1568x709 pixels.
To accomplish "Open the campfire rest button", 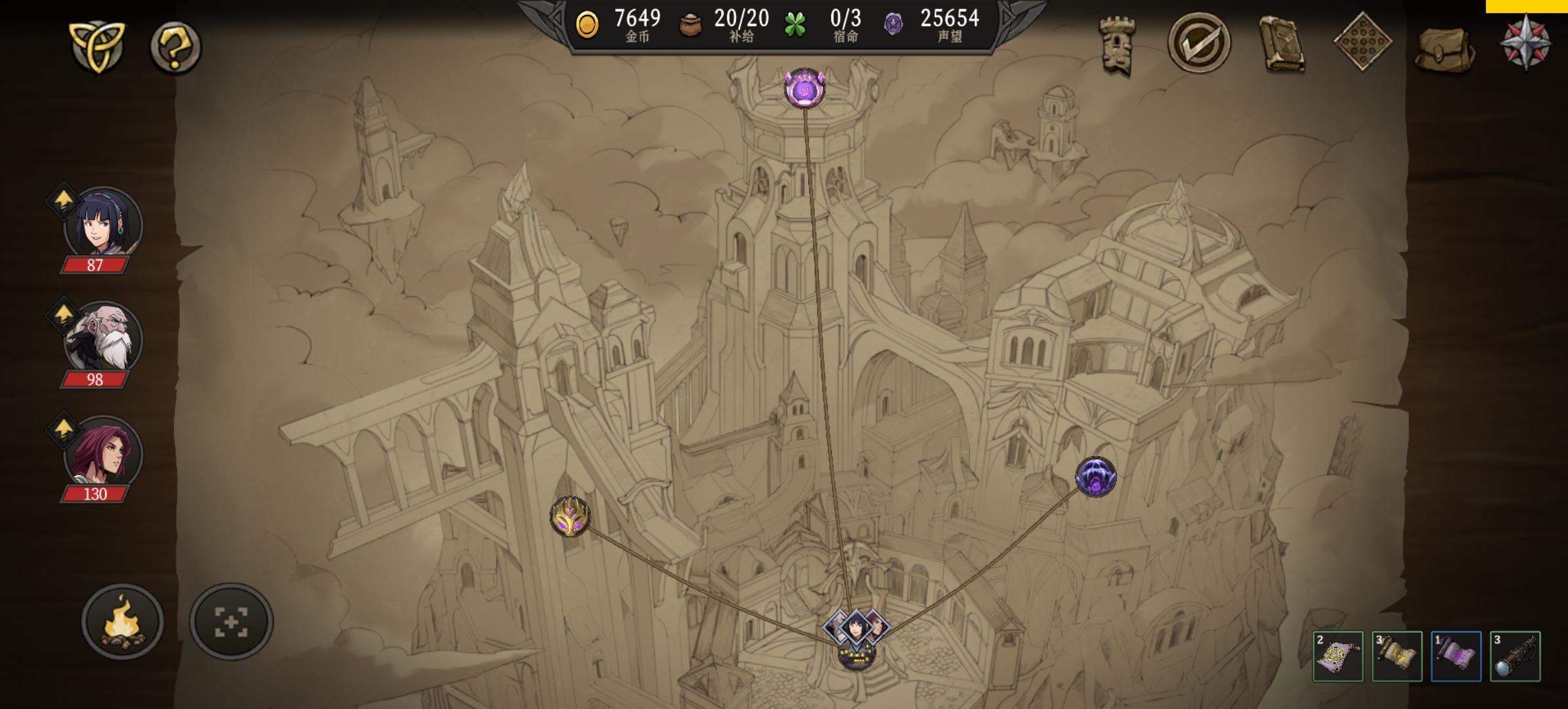I will [122, 621].
